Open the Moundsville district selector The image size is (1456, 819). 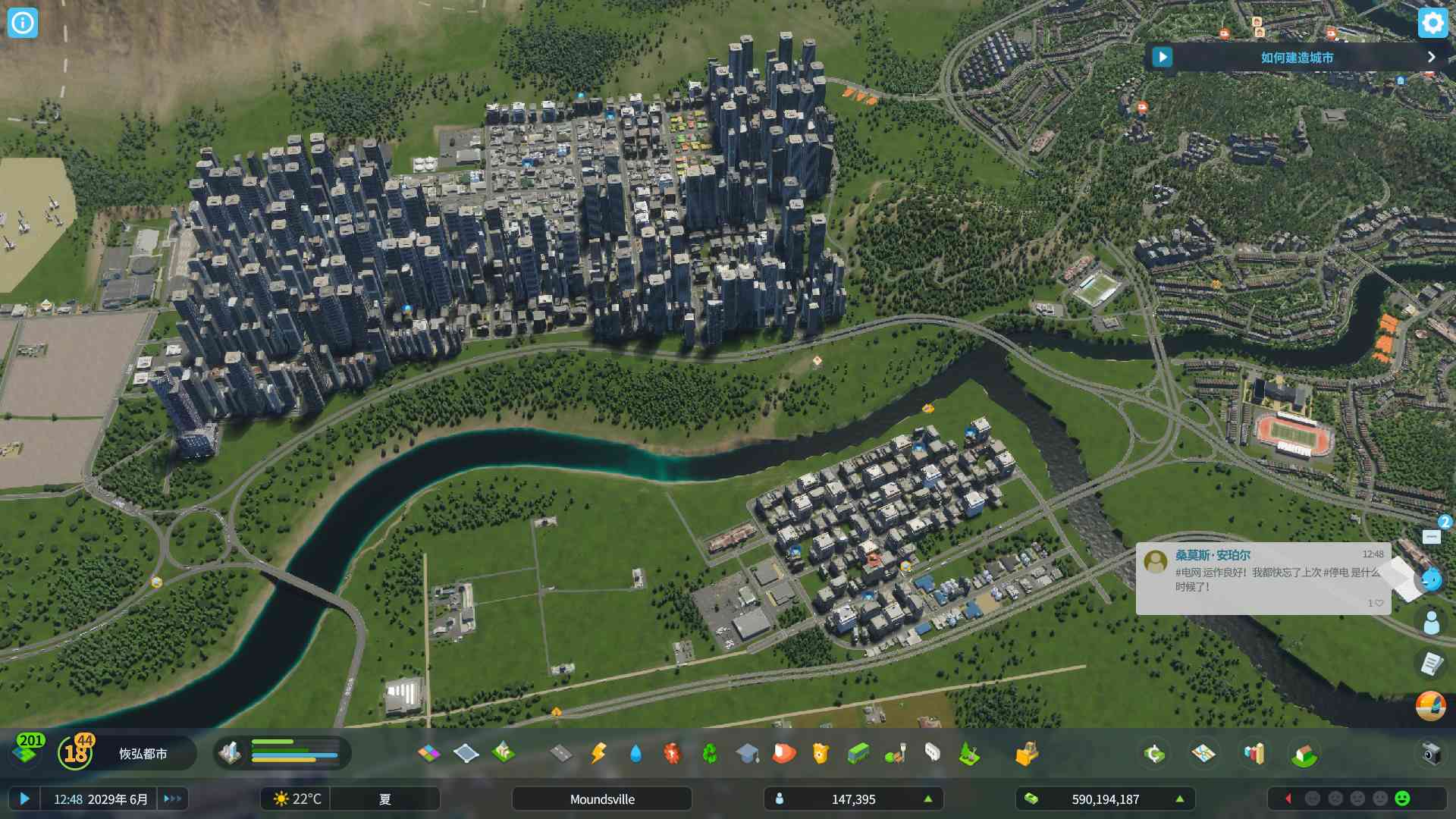[601, 799]
